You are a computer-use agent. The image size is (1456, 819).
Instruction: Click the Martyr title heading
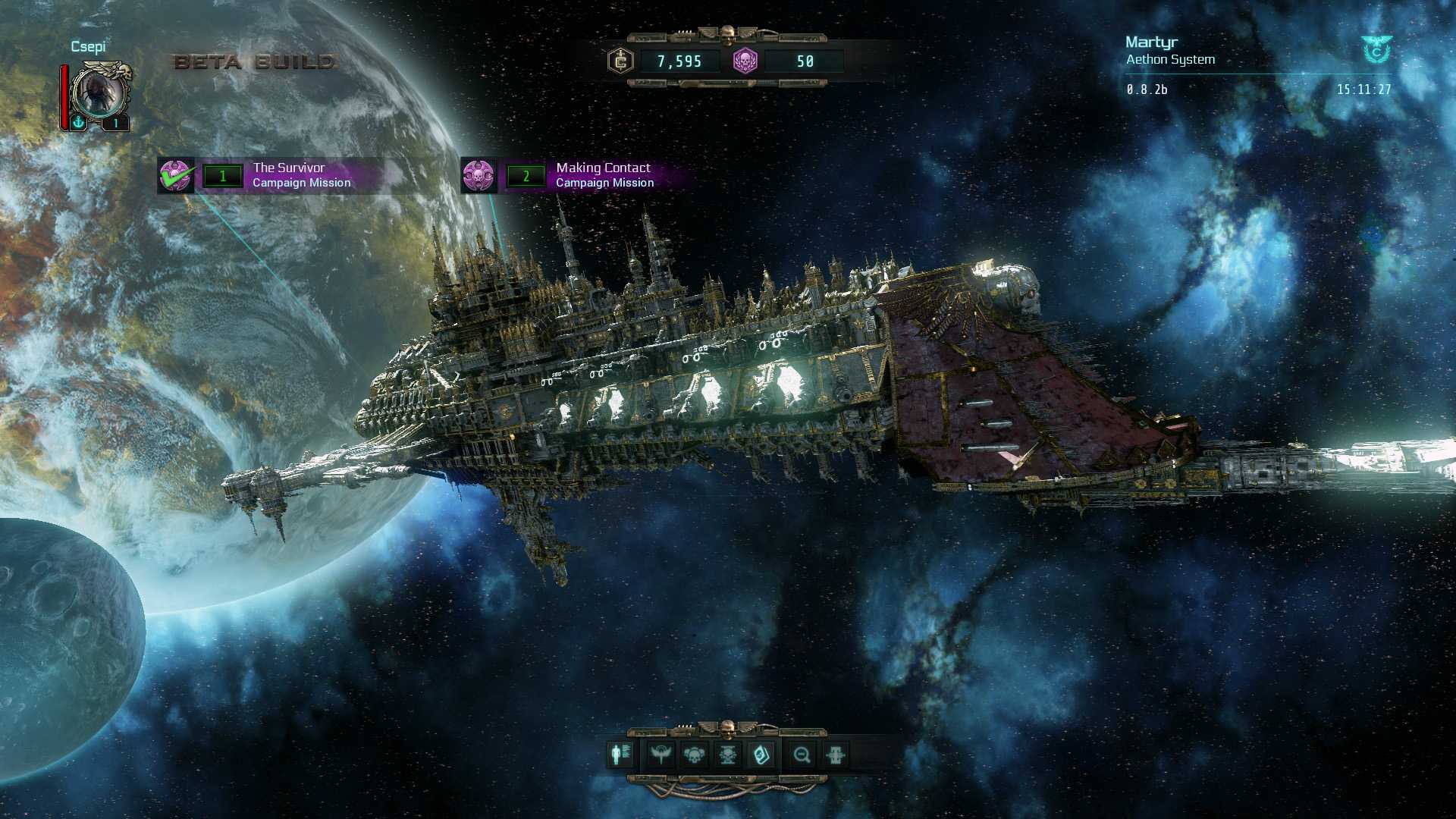[1153, 42]
